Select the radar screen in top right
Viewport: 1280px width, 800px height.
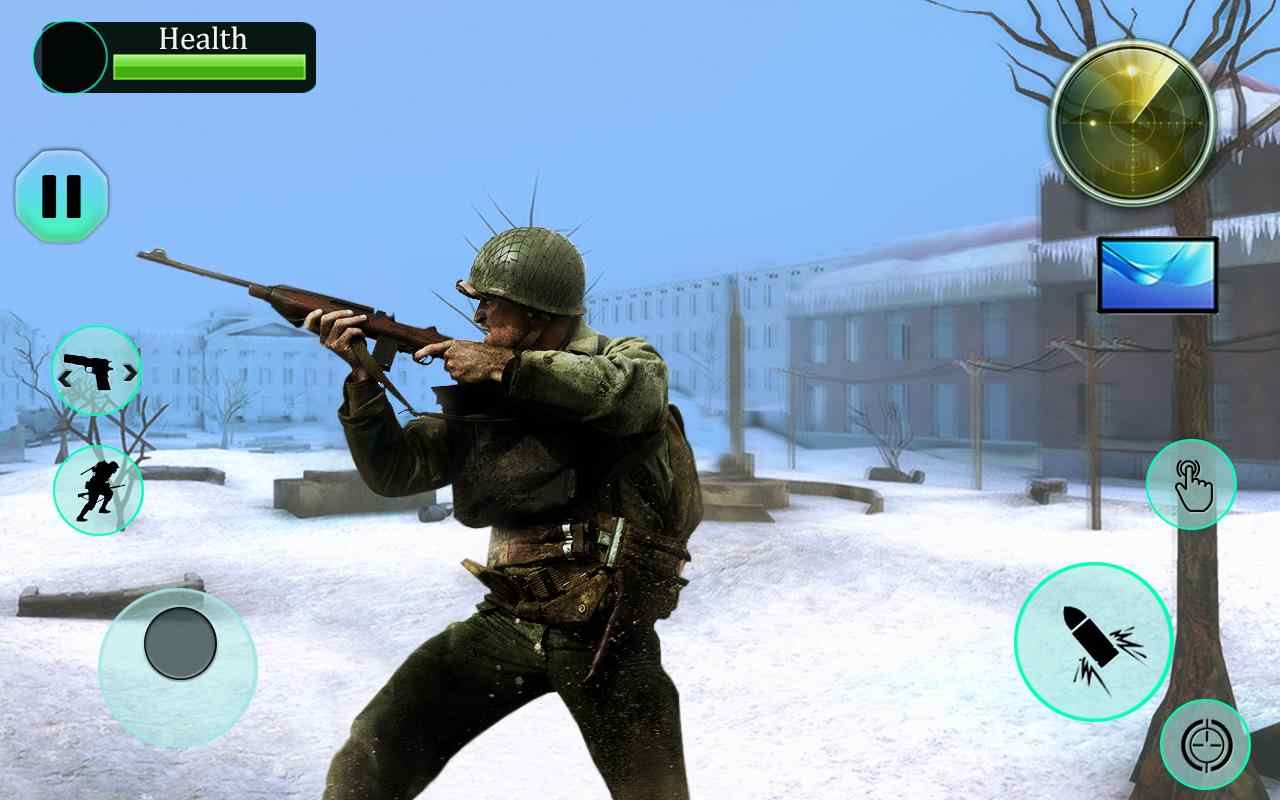tap(1131, 122)
